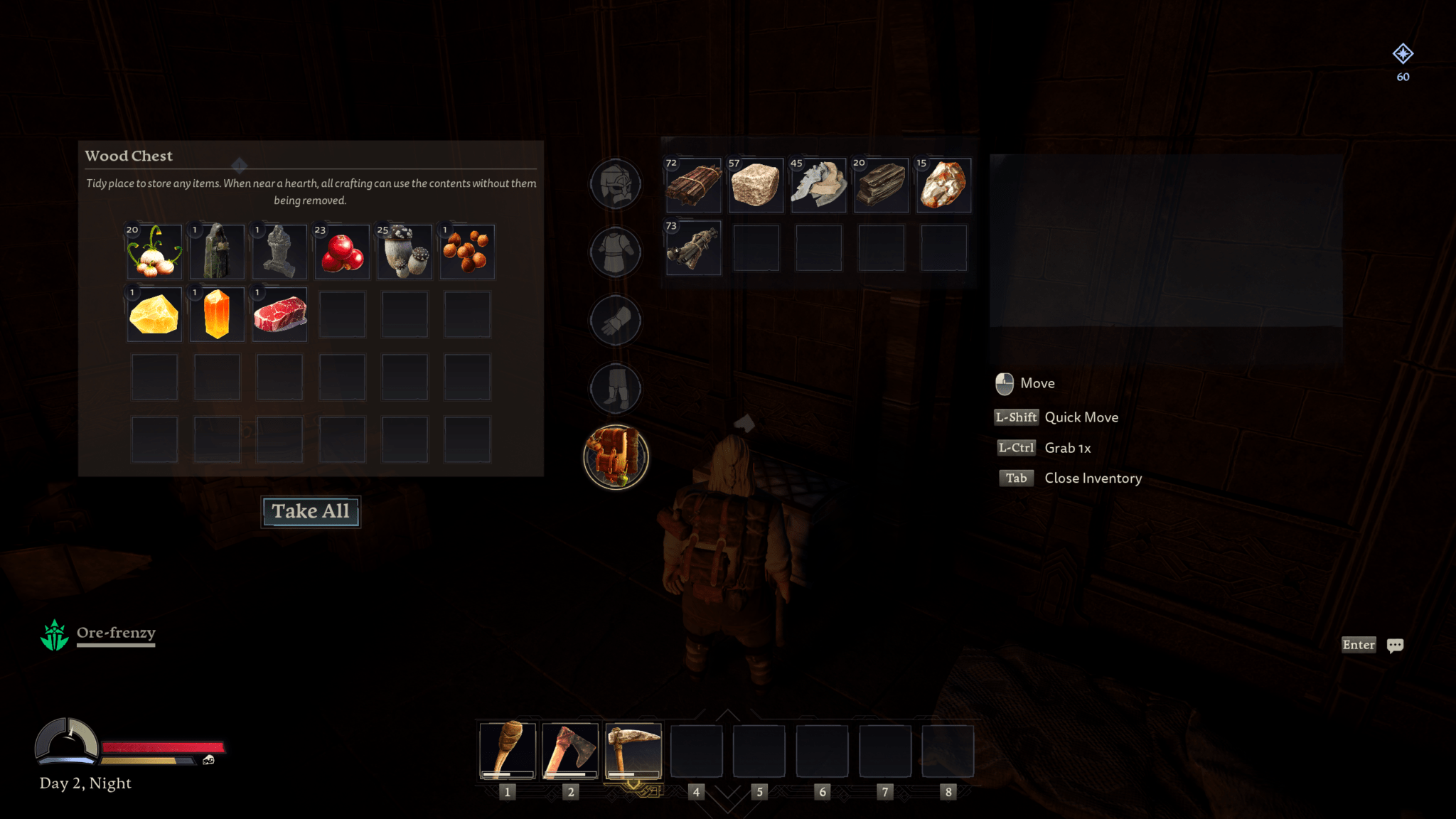
Task: Select the ore chunk stack of 15
Action: [x=943, y=186]
